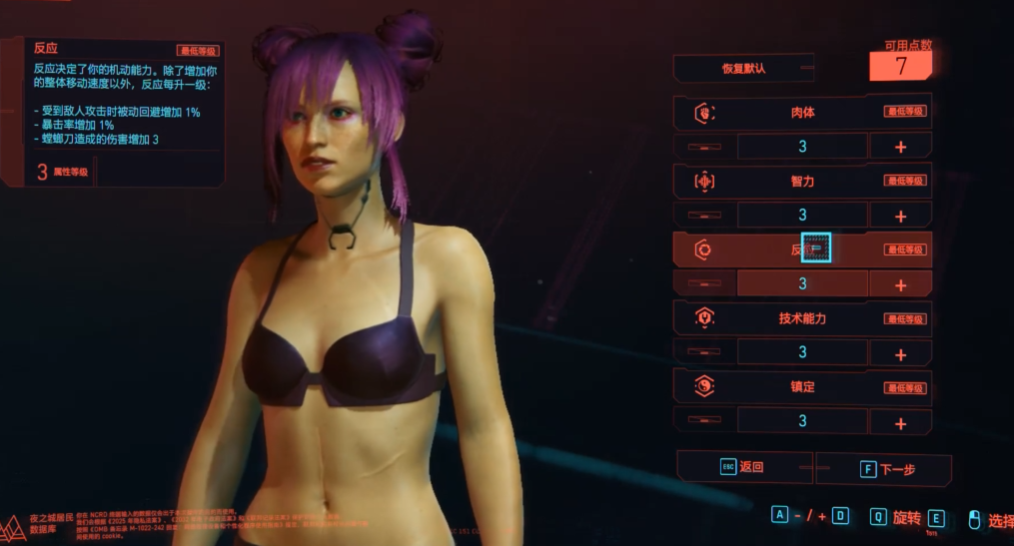Select the 智力 (Intelligence) attribute row

coord(802,181)
